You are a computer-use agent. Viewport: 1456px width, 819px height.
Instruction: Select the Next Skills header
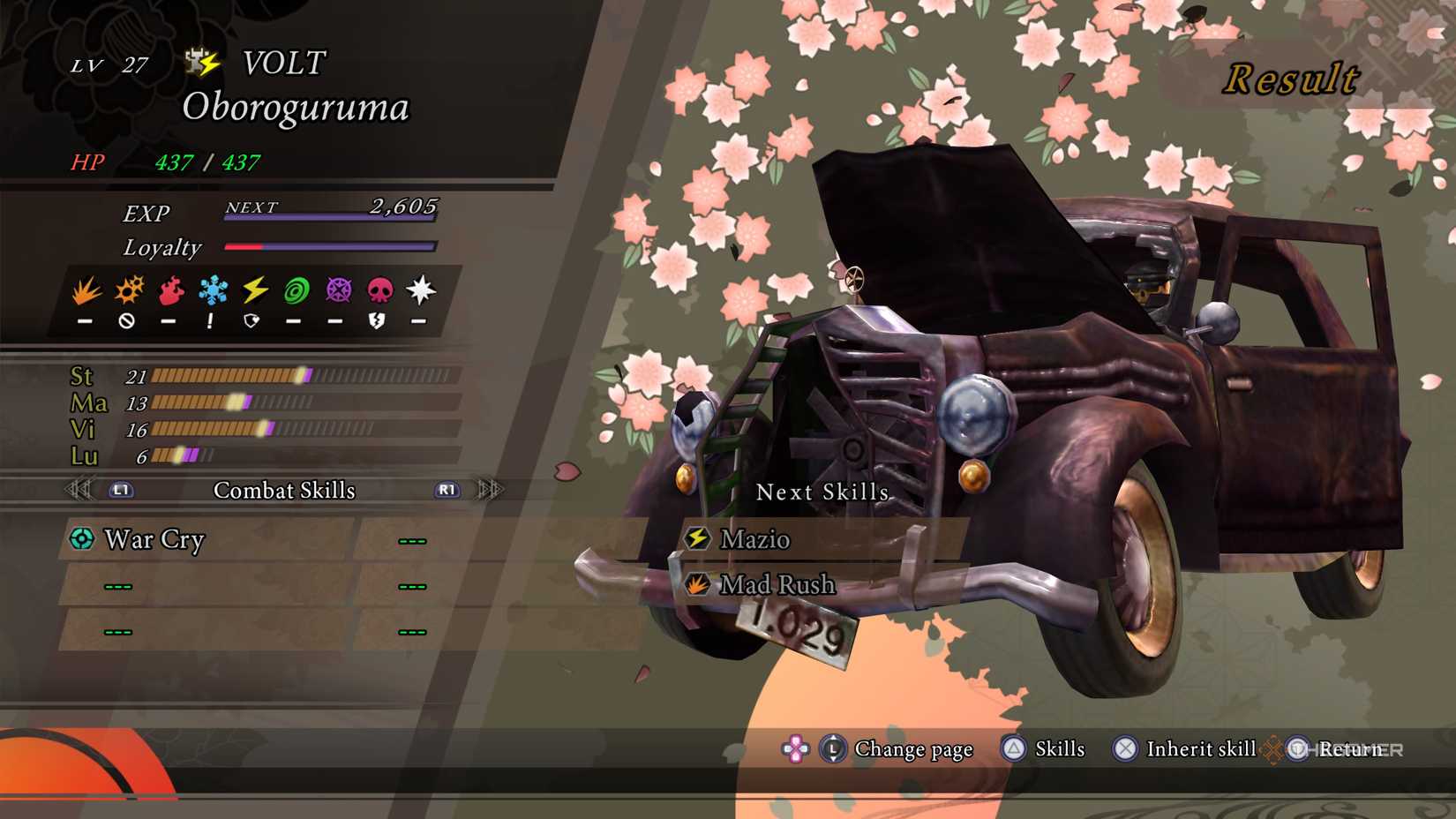[822, 492]
